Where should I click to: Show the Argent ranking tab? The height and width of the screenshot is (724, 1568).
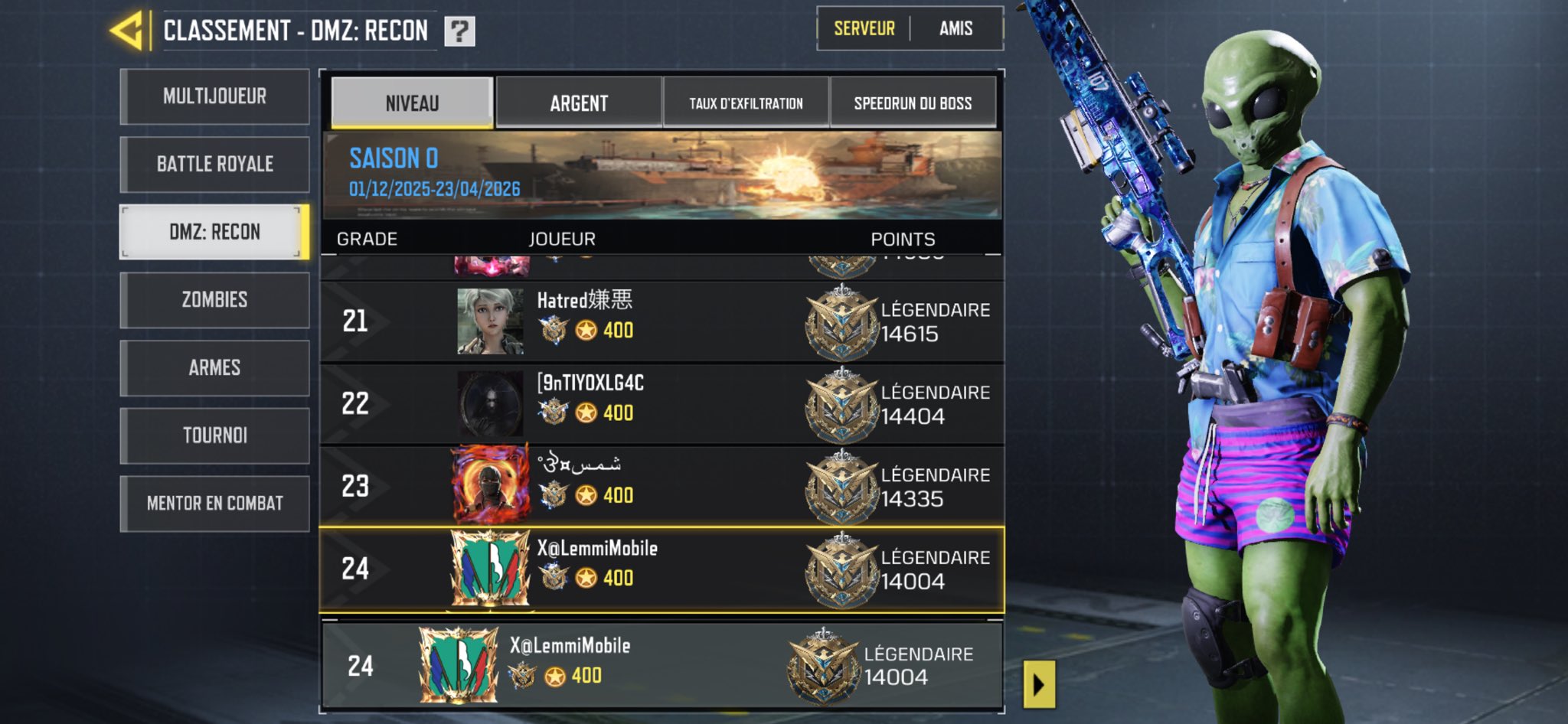coord(579,103)
